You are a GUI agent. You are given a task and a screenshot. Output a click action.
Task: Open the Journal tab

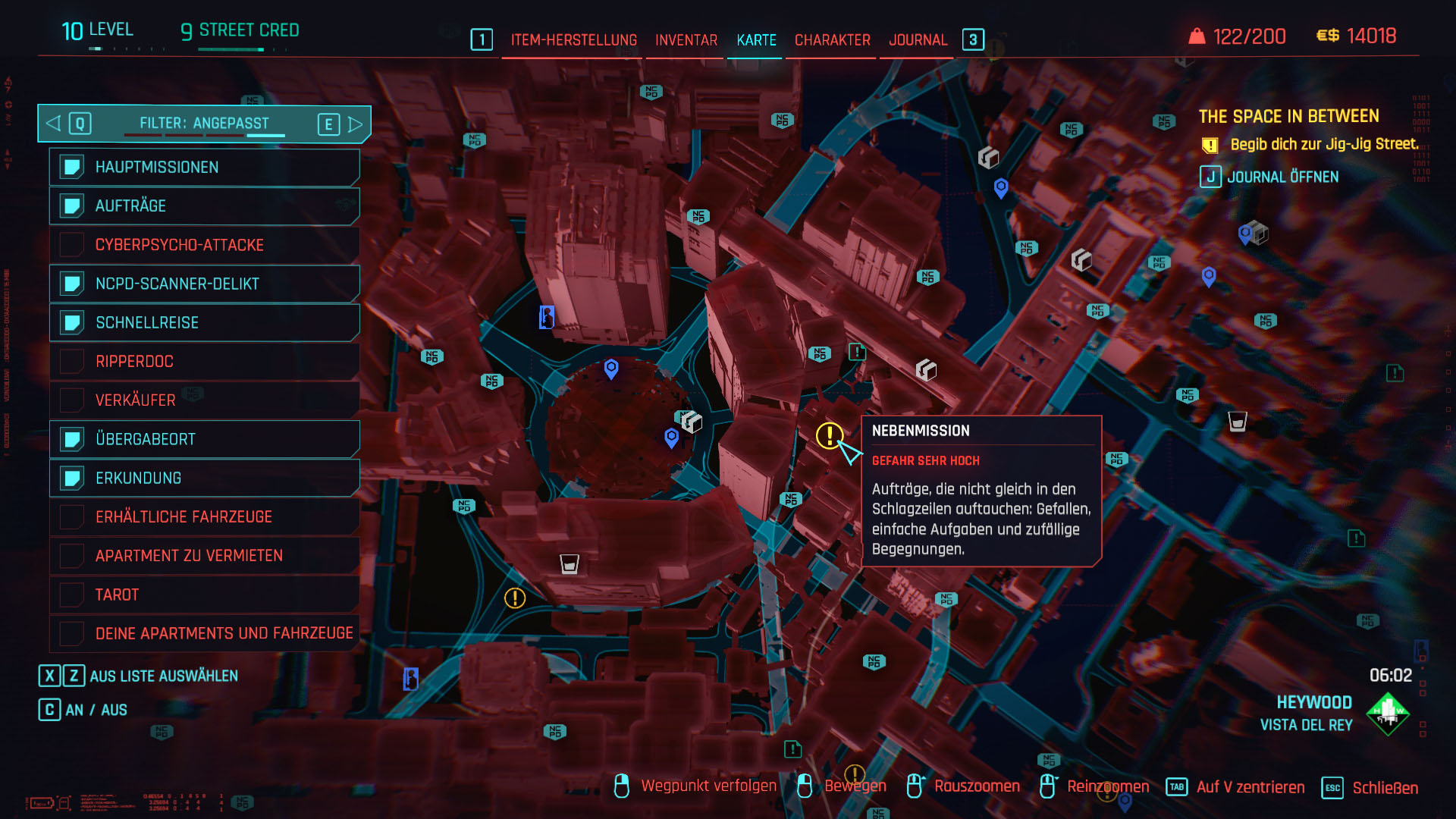click(918, 40)
